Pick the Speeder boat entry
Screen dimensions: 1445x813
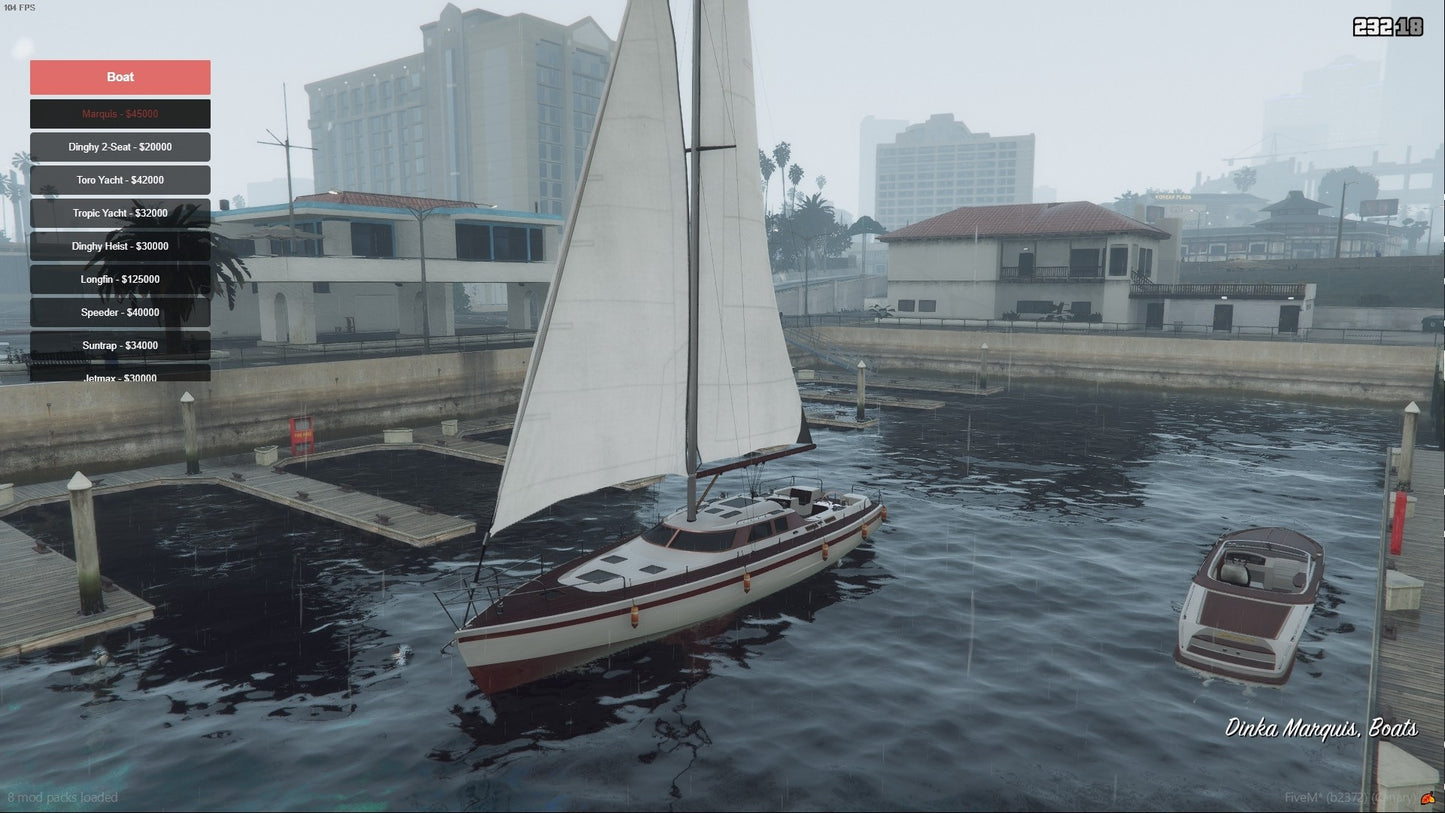[x=120, y=312]
